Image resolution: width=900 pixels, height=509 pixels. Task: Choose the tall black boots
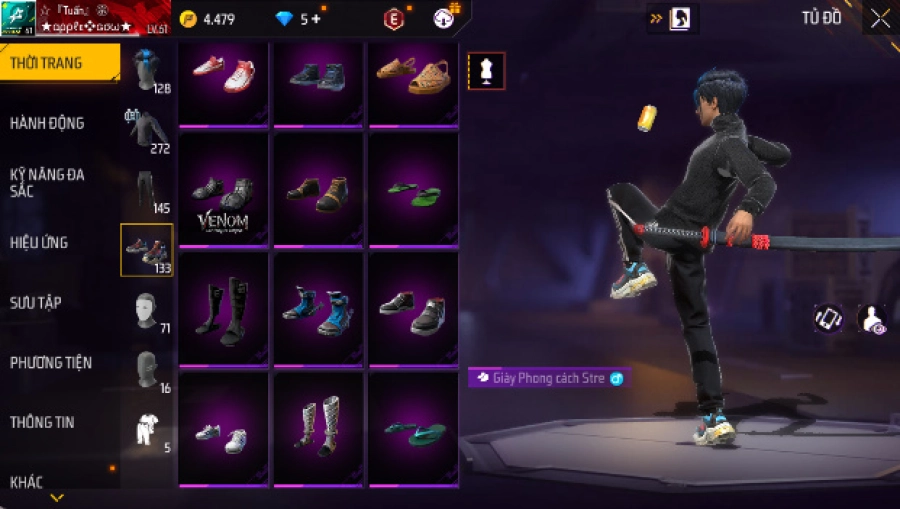(223, 310)
